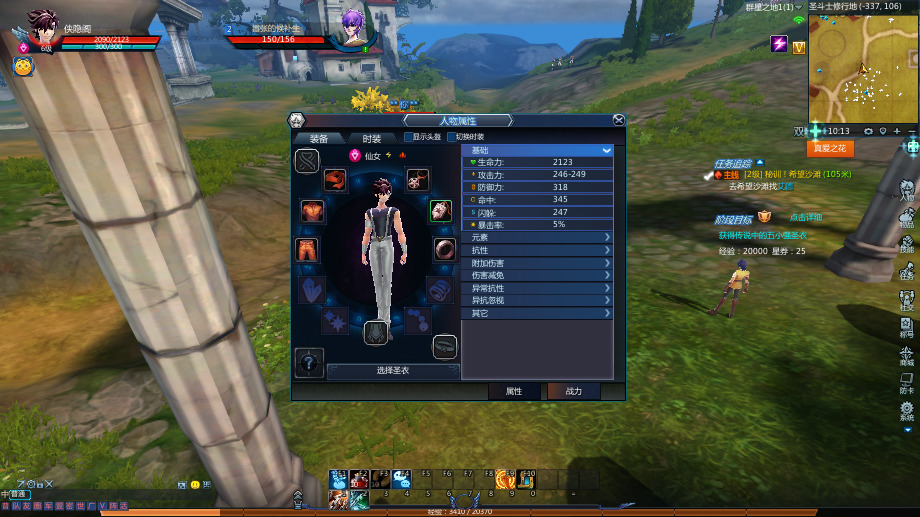920x517 pixels.
Task: Switch to the 时装 (fashion) tab
Action: [371, 138]
